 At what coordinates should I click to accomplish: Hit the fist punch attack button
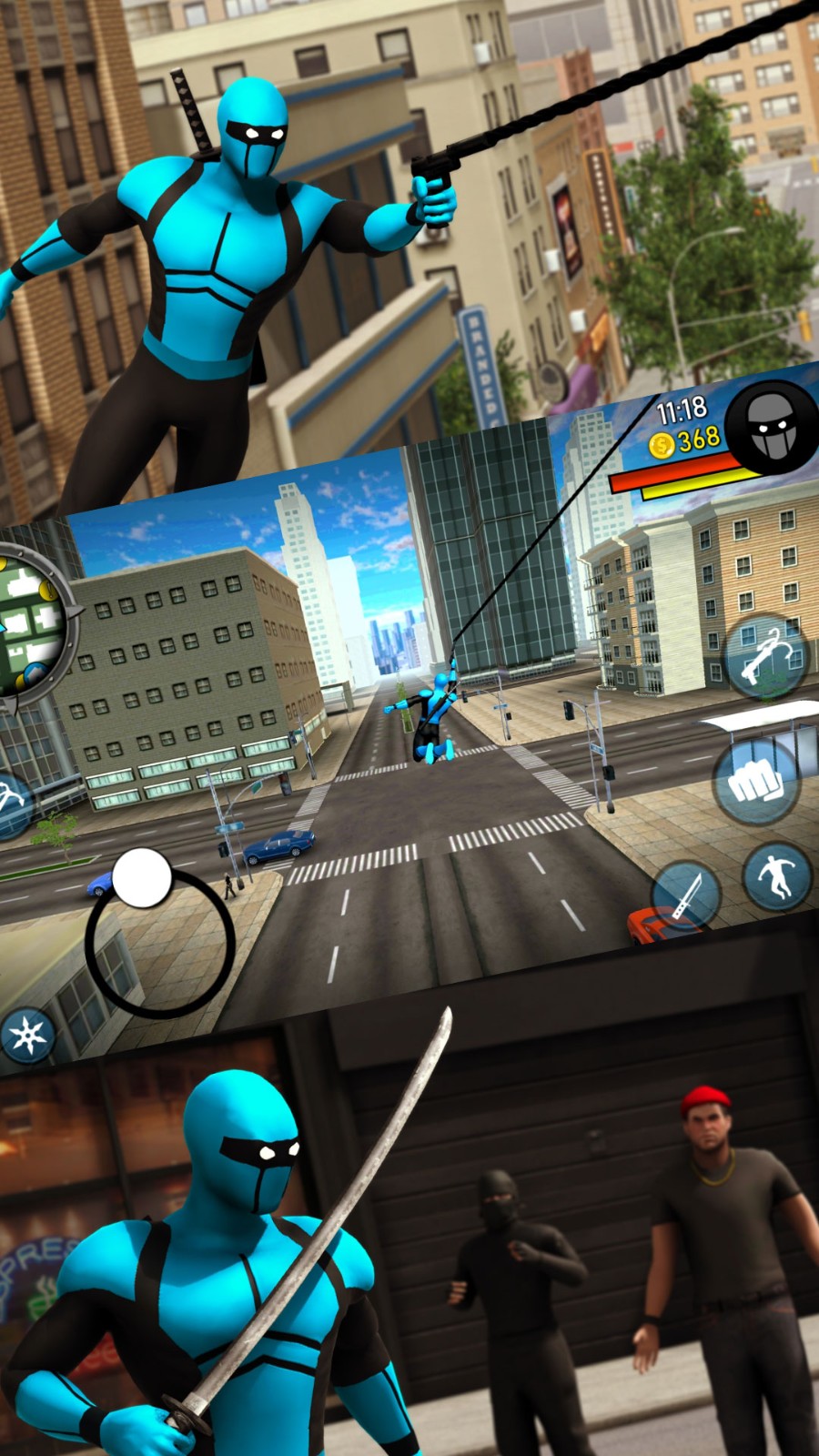[x=753, y=783]
